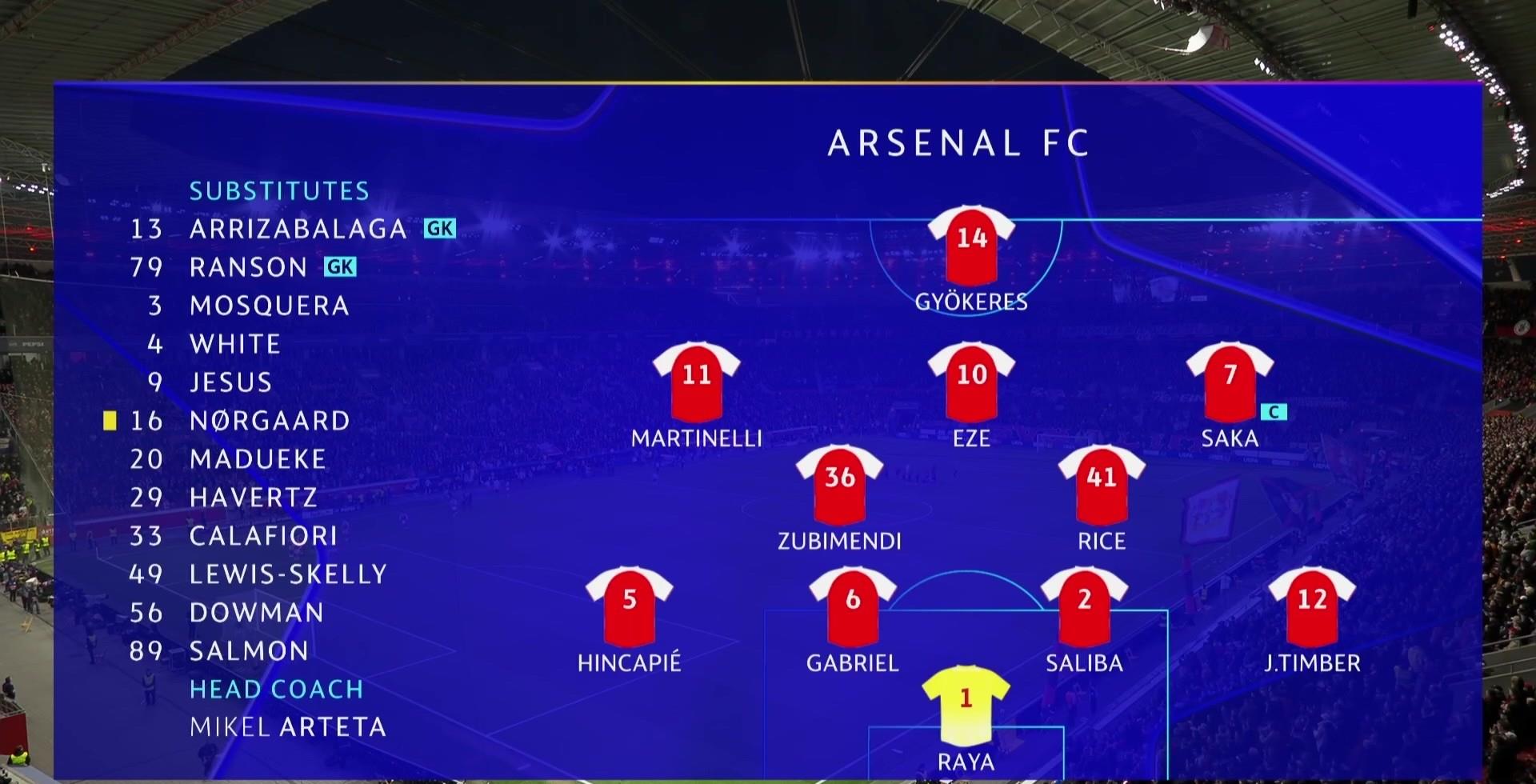The image size is (1536, 784).
Task: Click head coach Mikel Arteta's name
Action: tap(288, 727)
